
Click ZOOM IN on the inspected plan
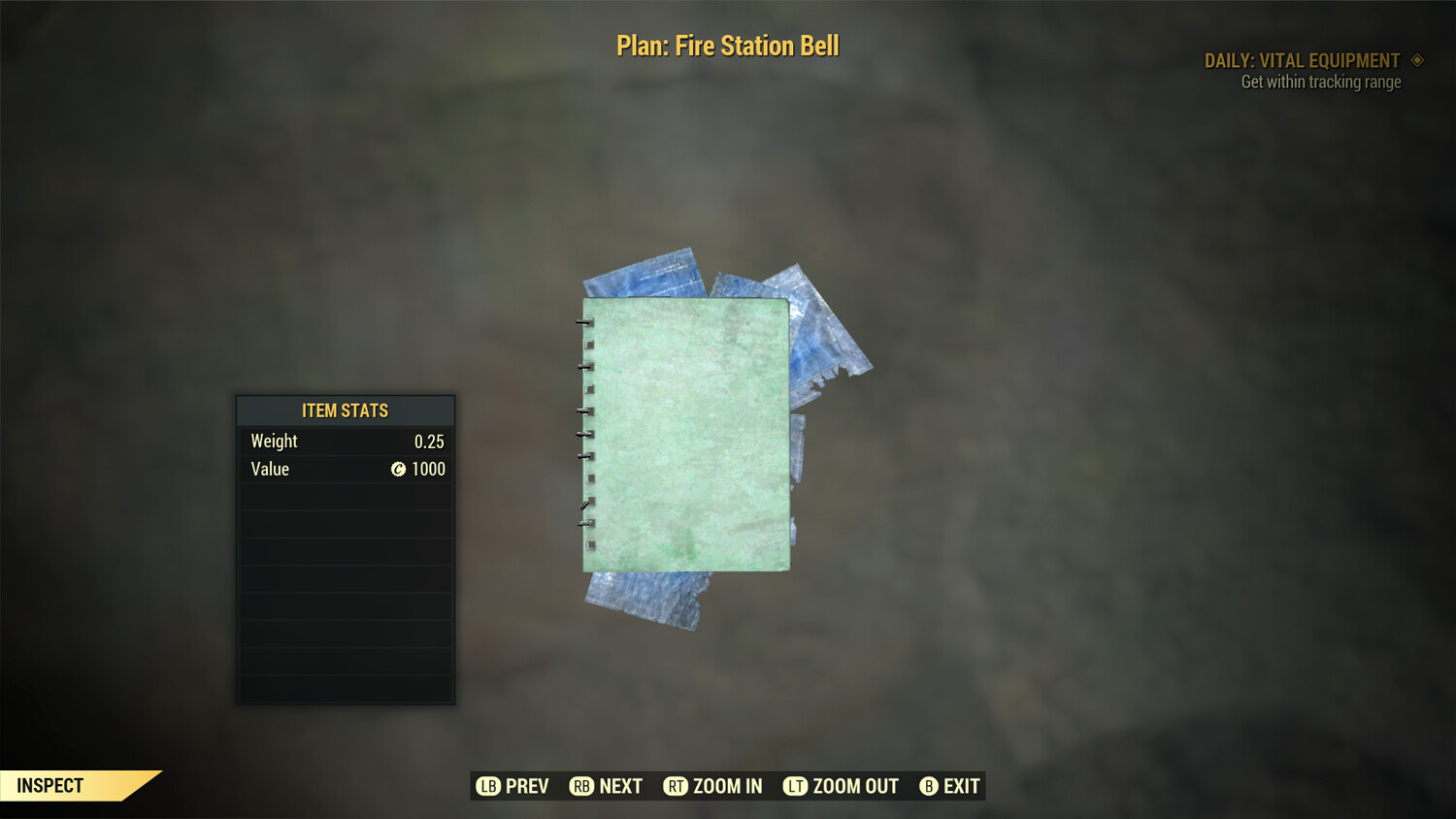coord(713,786)
